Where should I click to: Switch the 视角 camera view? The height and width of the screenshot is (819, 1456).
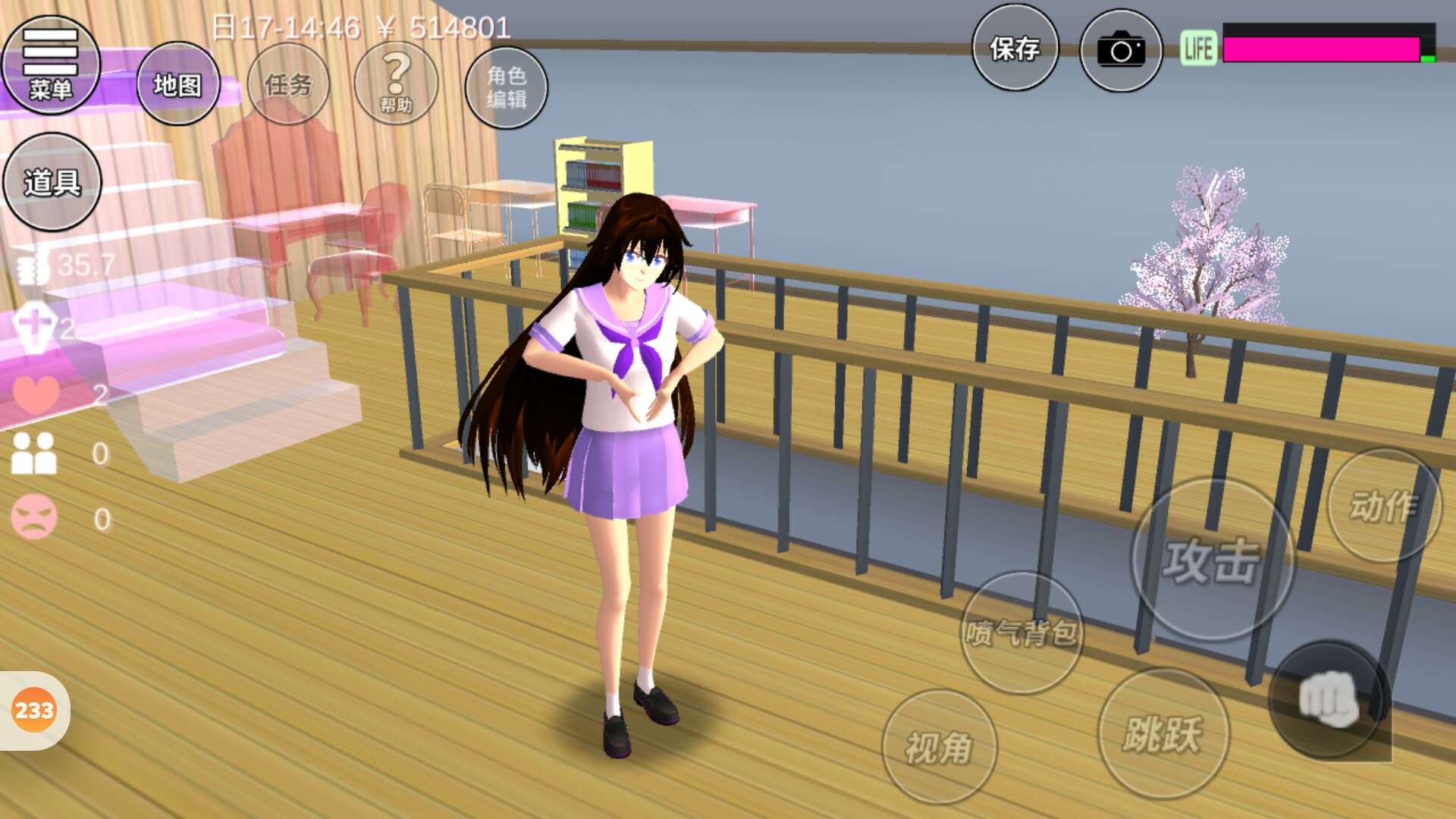[939, 747]
